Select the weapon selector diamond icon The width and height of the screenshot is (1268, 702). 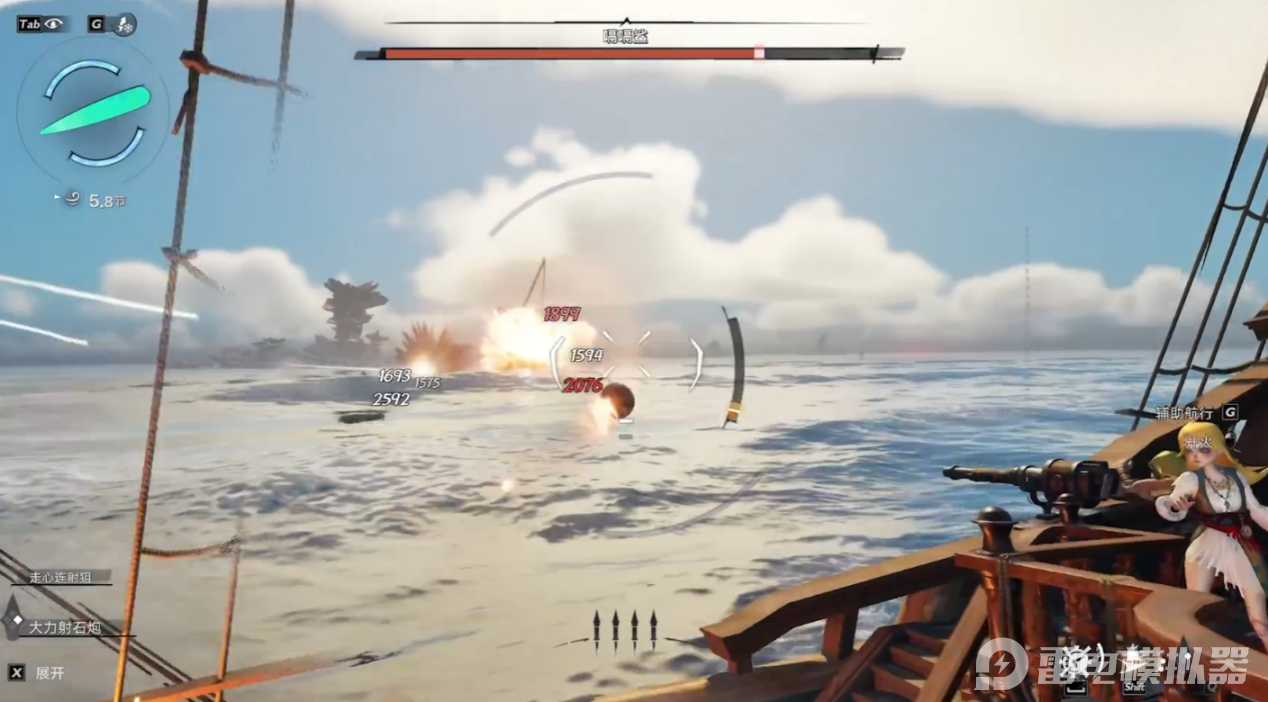click(x=12, y=617)
